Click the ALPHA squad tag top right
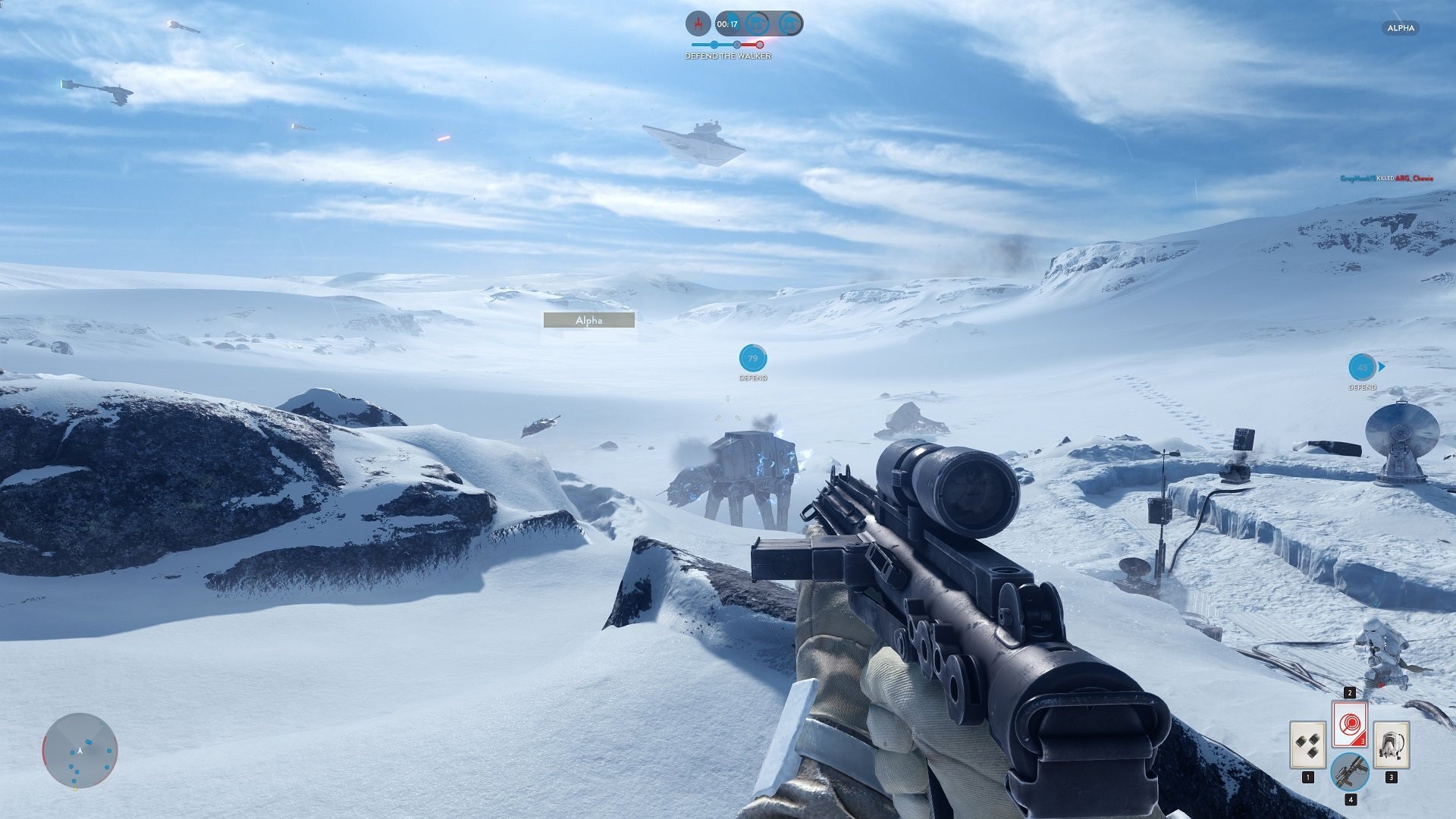The image size is (1456, 819). pos(1401,28)
